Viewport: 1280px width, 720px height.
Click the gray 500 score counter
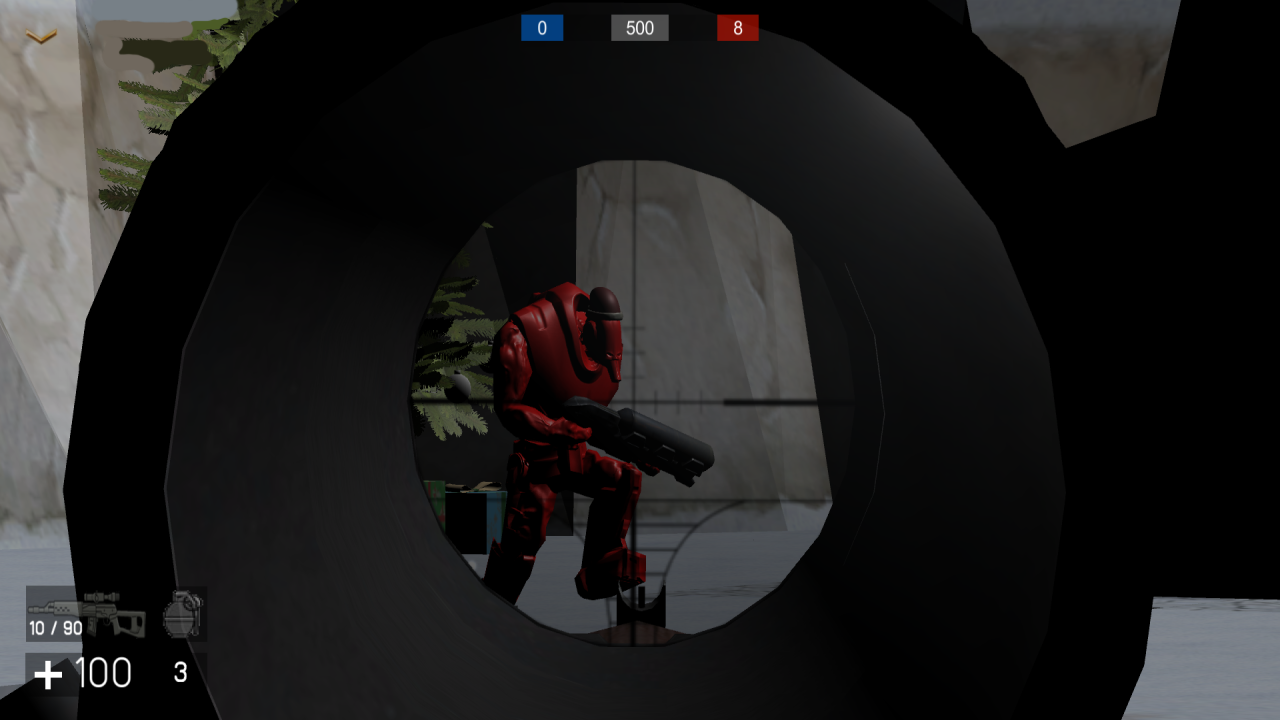tap(639, 28)
